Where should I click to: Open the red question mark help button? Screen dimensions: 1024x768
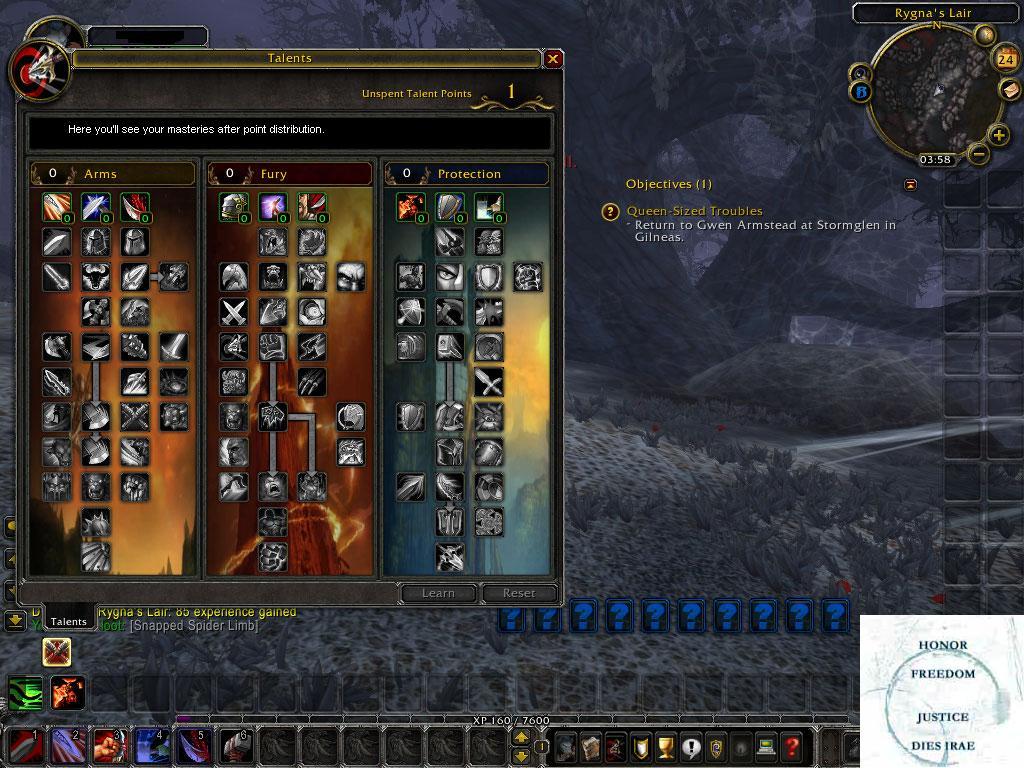coord(793,746)
